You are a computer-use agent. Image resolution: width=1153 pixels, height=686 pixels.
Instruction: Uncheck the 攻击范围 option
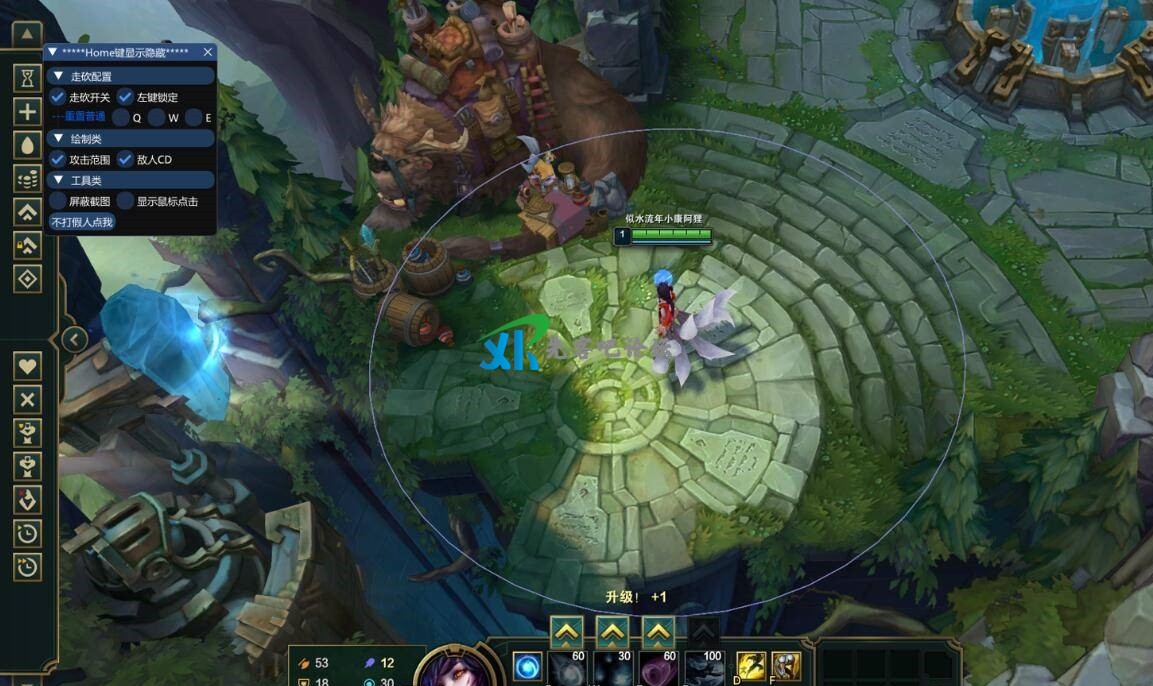(x=58, y=159)
